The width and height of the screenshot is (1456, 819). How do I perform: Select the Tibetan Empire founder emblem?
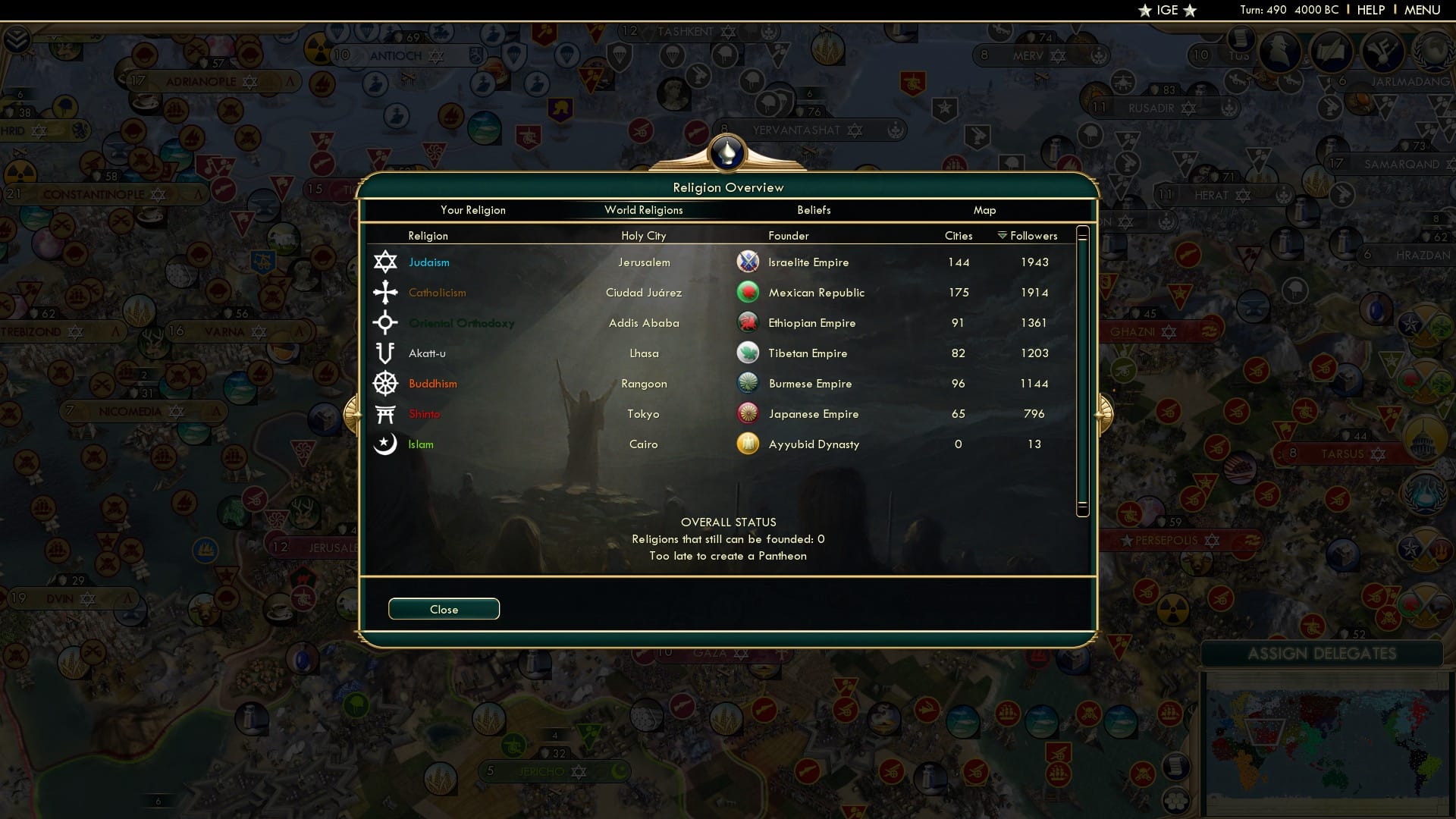coord(748,353)
